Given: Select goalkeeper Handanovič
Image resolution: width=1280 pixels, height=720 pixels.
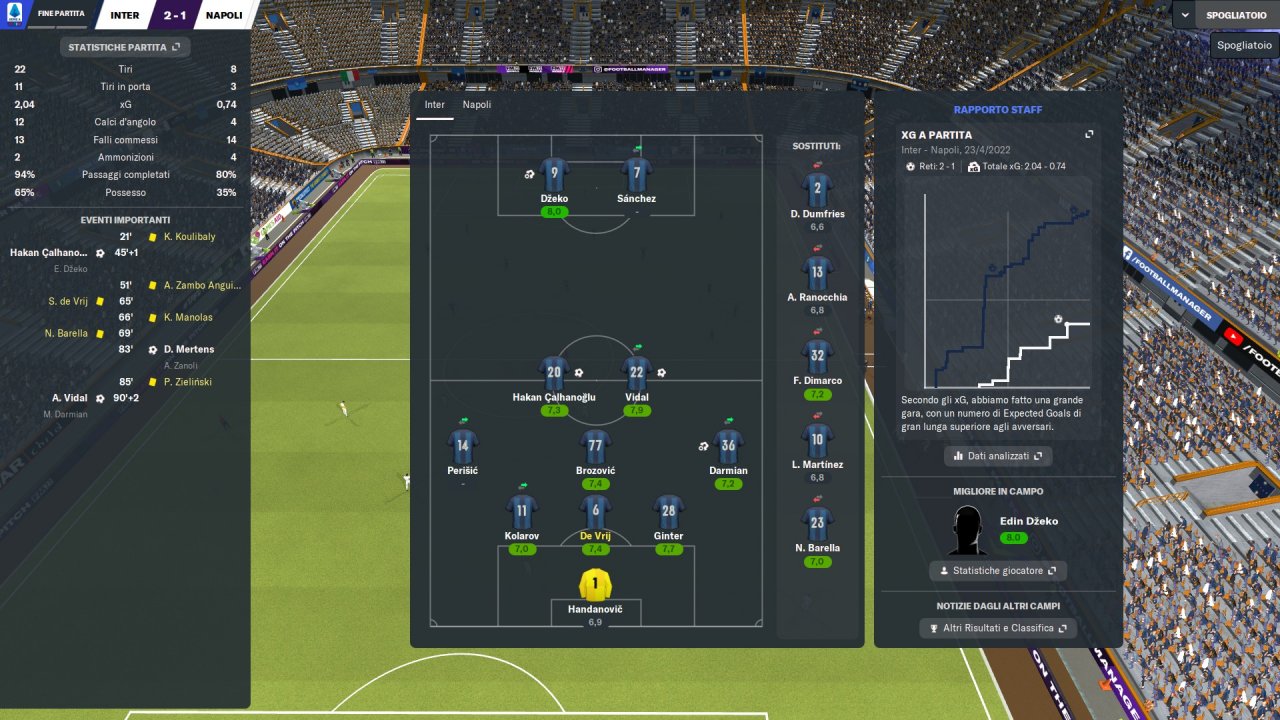Looking at the screenshot, I should click(595, 584).
